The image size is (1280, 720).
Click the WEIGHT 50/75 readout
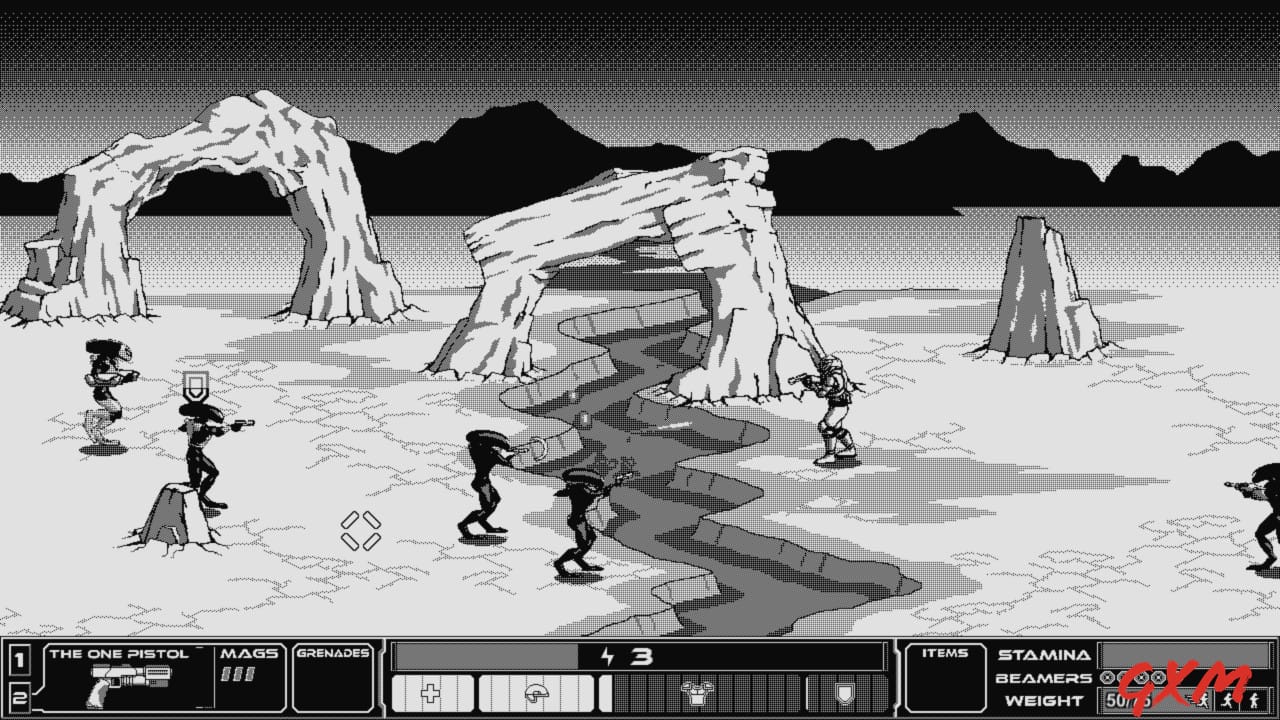pos(1129,699)
